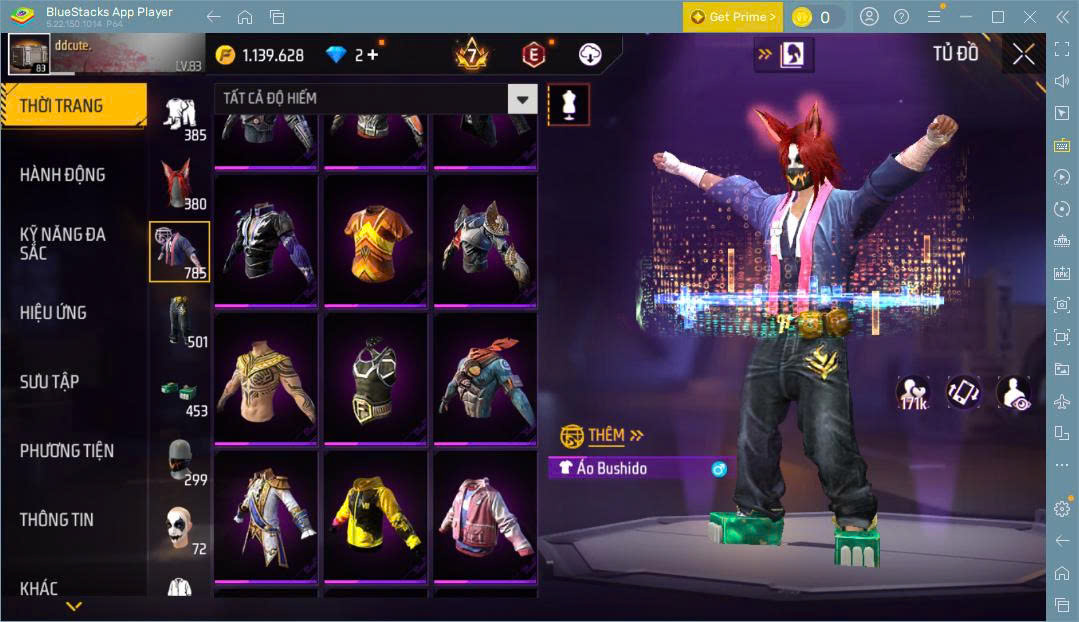Click the Thêm more options link

(x=603, y=436)
